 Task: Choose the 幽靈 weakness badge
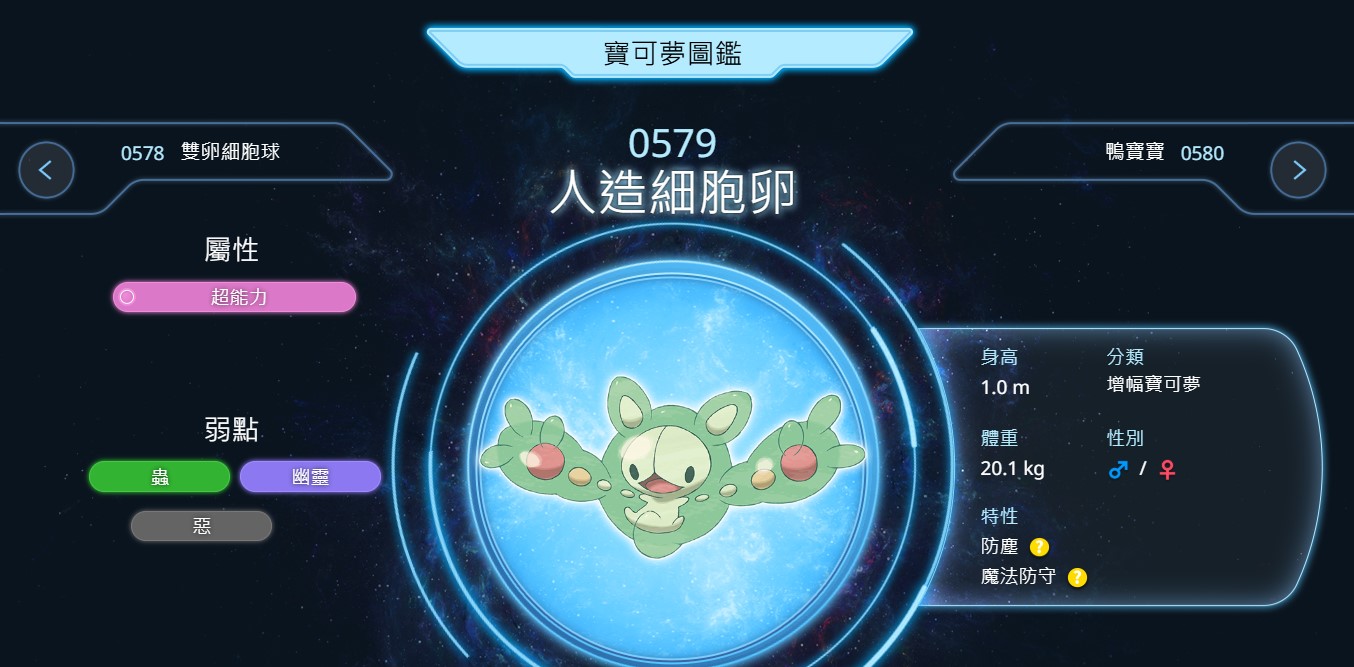point(310,477)
